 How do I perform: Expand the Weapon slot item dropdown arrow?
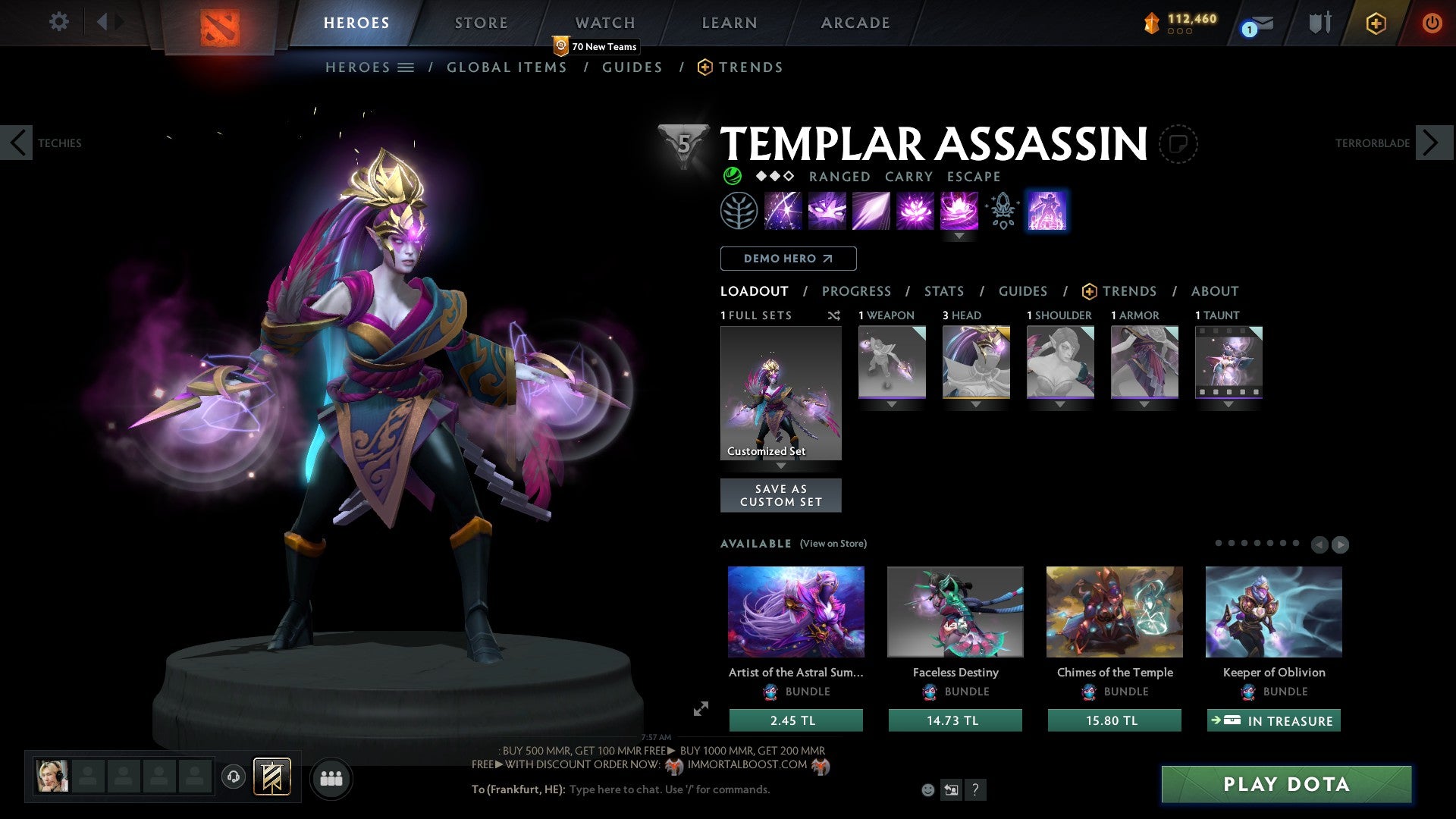click(x=892, y=404)
